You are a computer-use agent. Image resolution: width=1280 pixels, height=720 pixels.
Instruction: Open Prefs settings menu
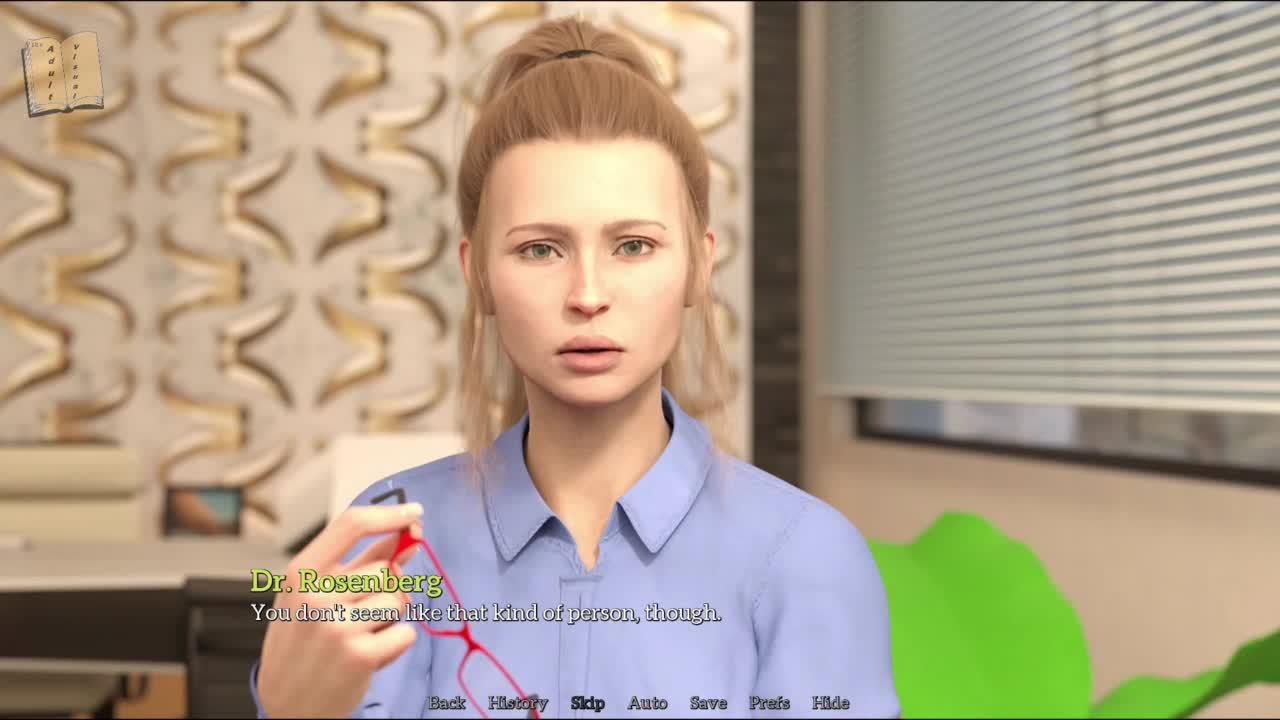point(769,703)
